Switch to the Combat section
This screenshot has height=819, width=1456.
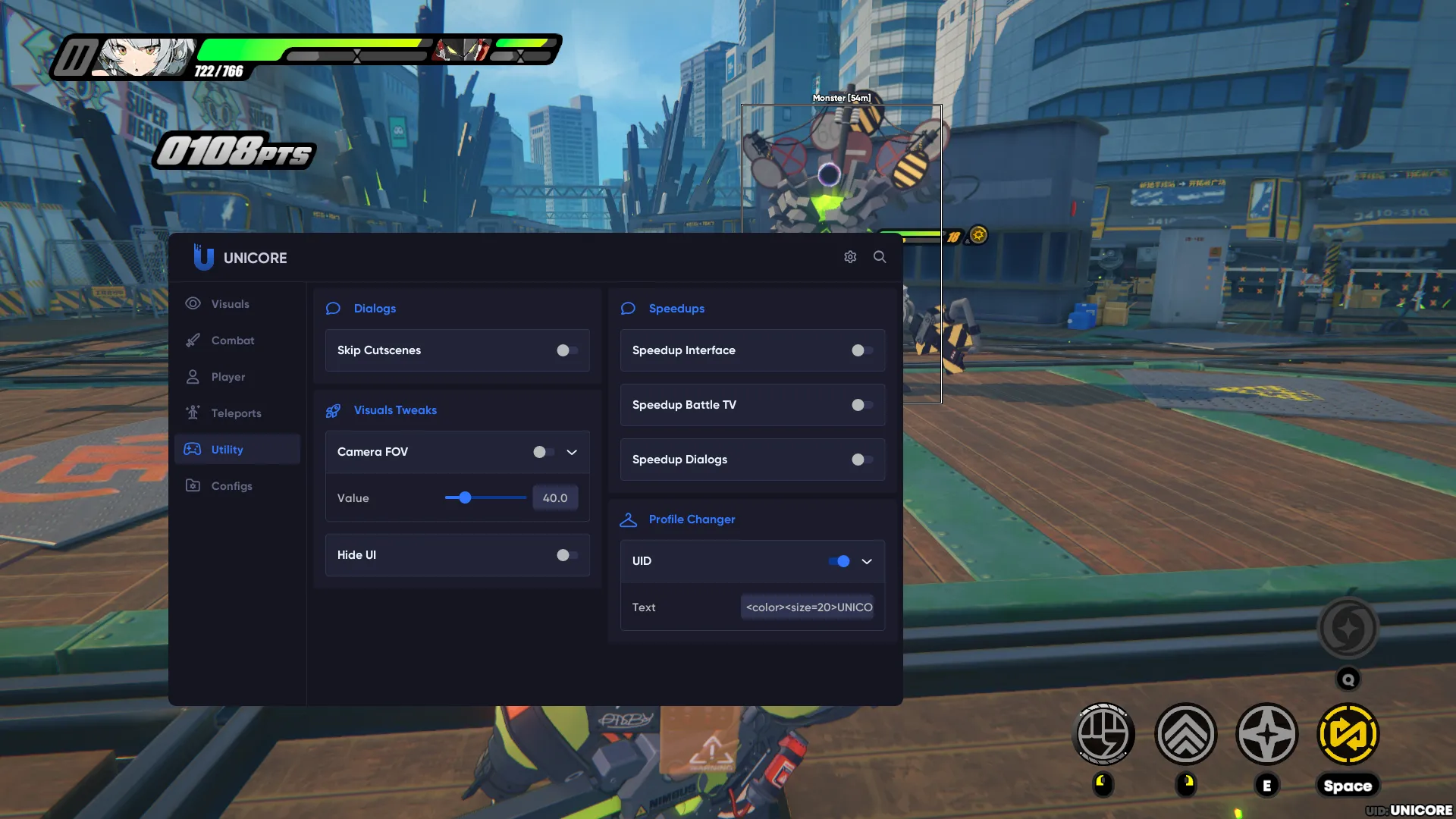click(232, 340)
